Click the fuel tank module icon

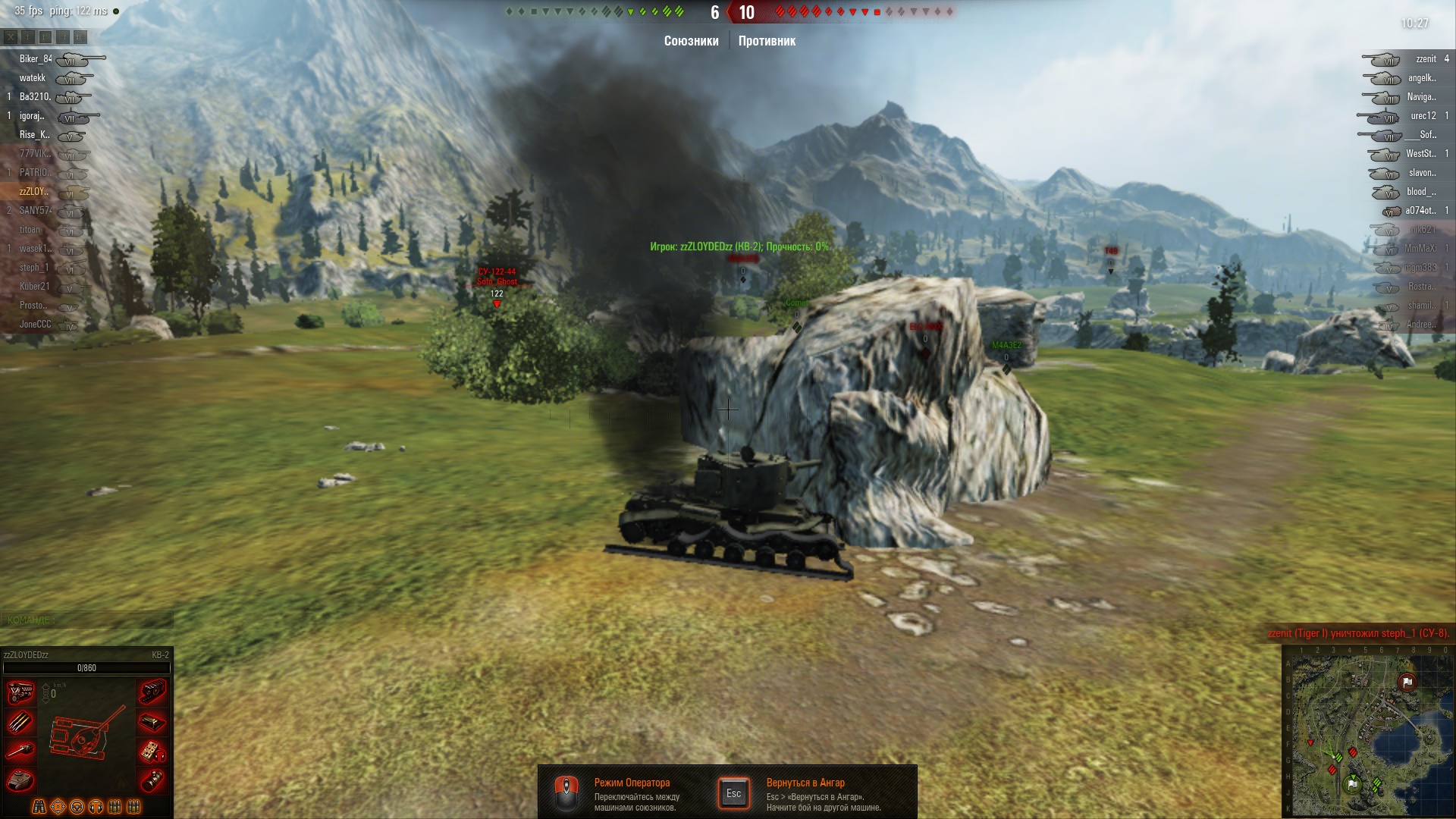[x=152, y=780]
